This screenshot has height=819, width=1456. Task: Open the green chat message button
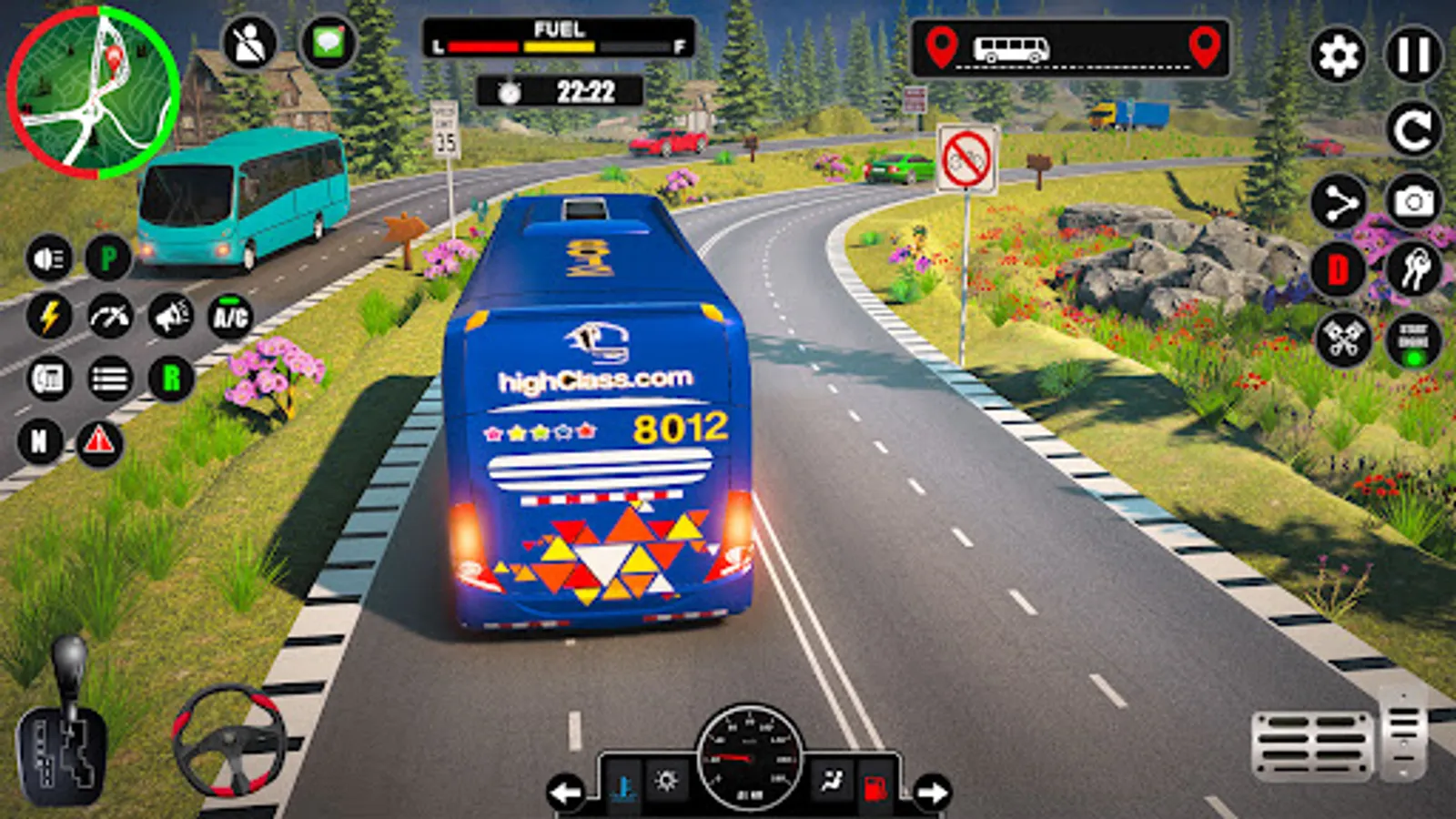tap(328, 43)
